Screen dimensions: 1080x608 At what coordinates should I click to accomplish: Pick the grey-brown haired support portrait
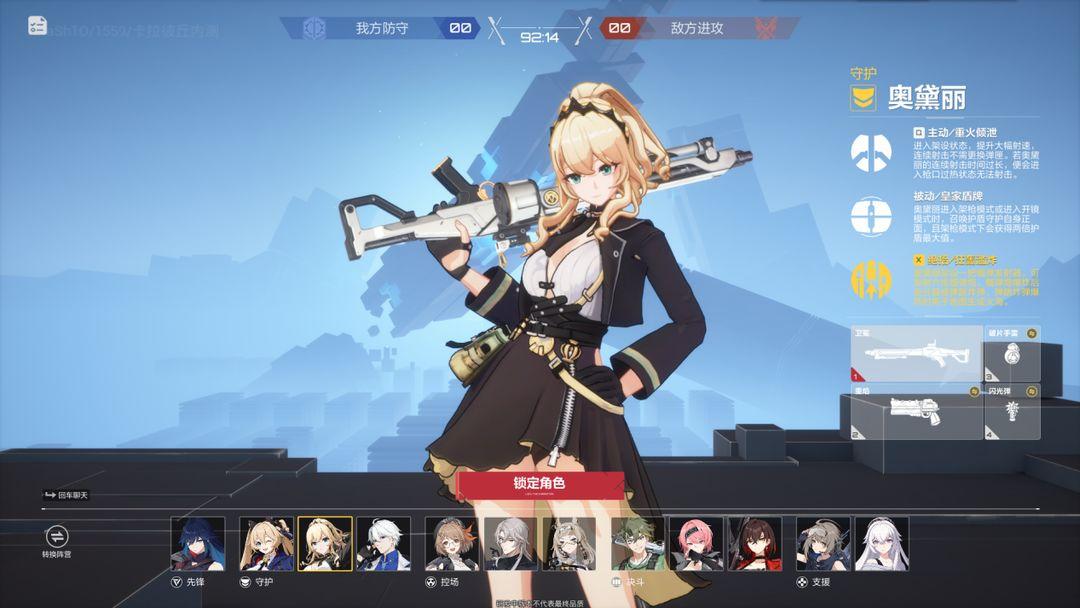(x=823, y=543)
